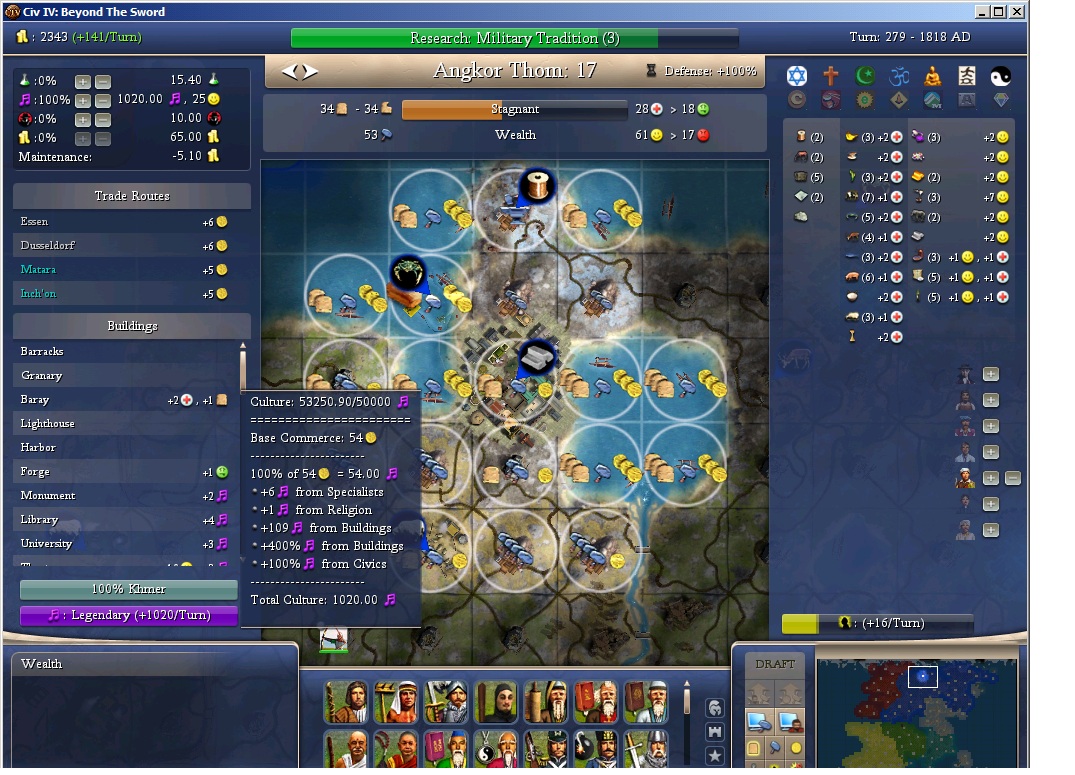Go to the next city arrow
The height and width of the screenshot is (775, 1075).
[311, 71]
